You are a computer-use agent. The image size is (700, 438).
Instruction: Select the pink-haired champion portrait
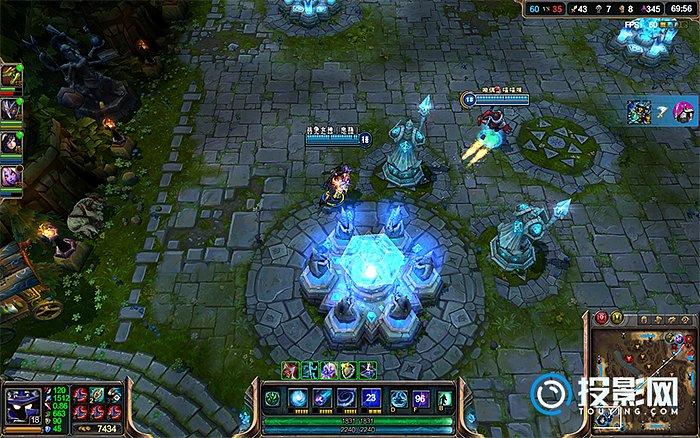click(683, 111)
